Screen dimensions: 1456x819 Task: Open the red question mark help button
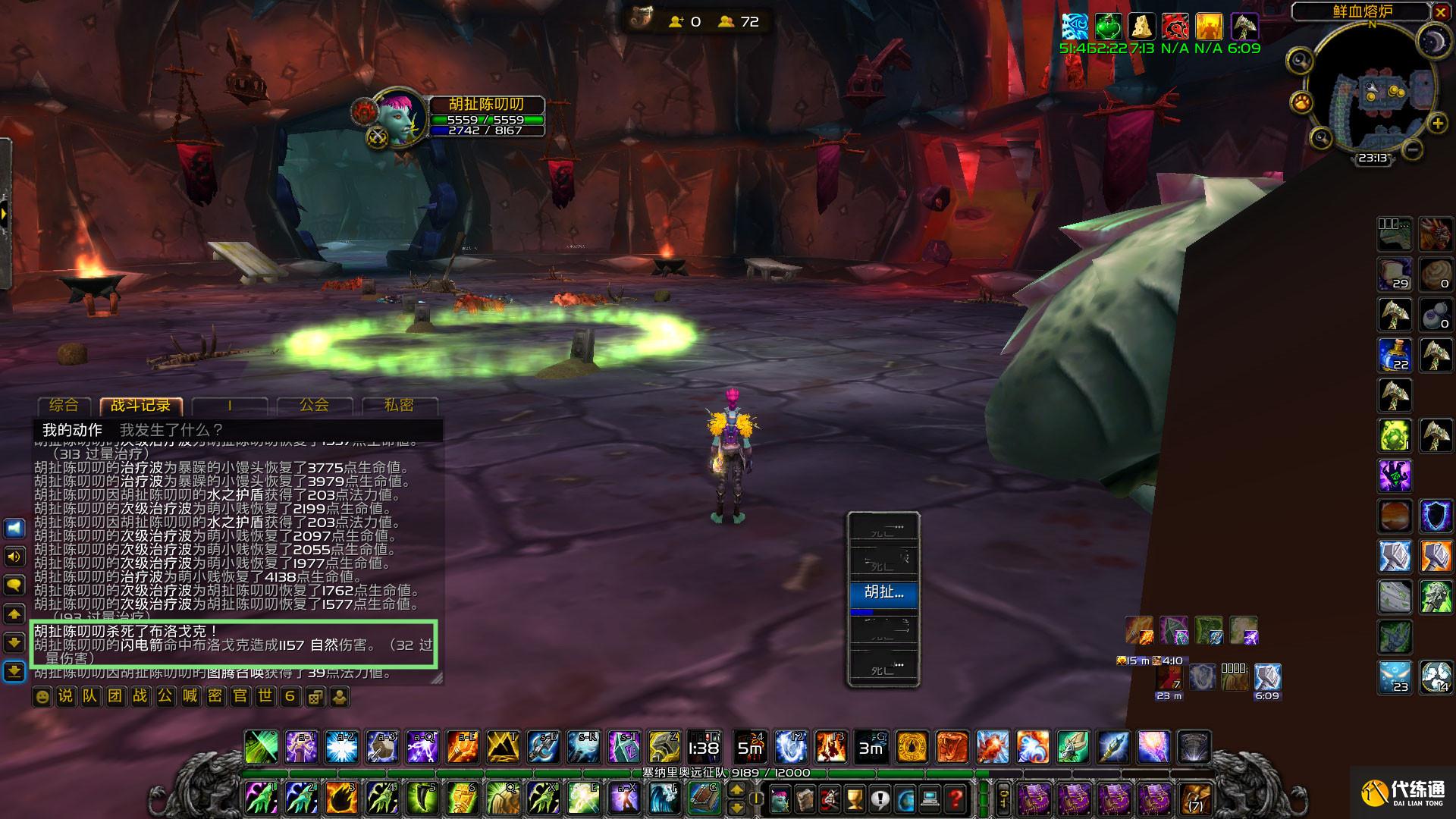956,799
